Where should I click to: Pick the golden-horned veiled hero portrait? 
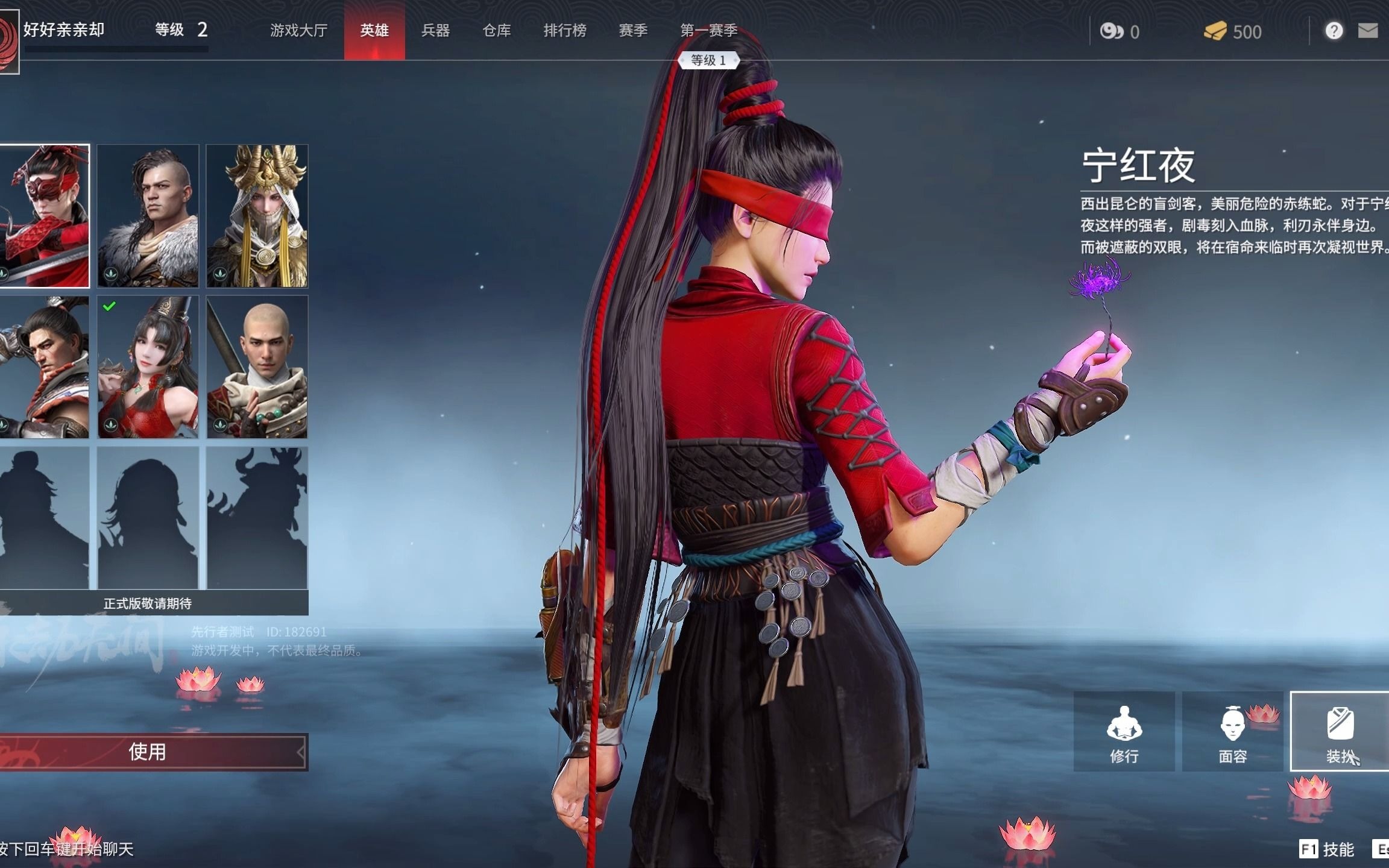click(257, 216)
